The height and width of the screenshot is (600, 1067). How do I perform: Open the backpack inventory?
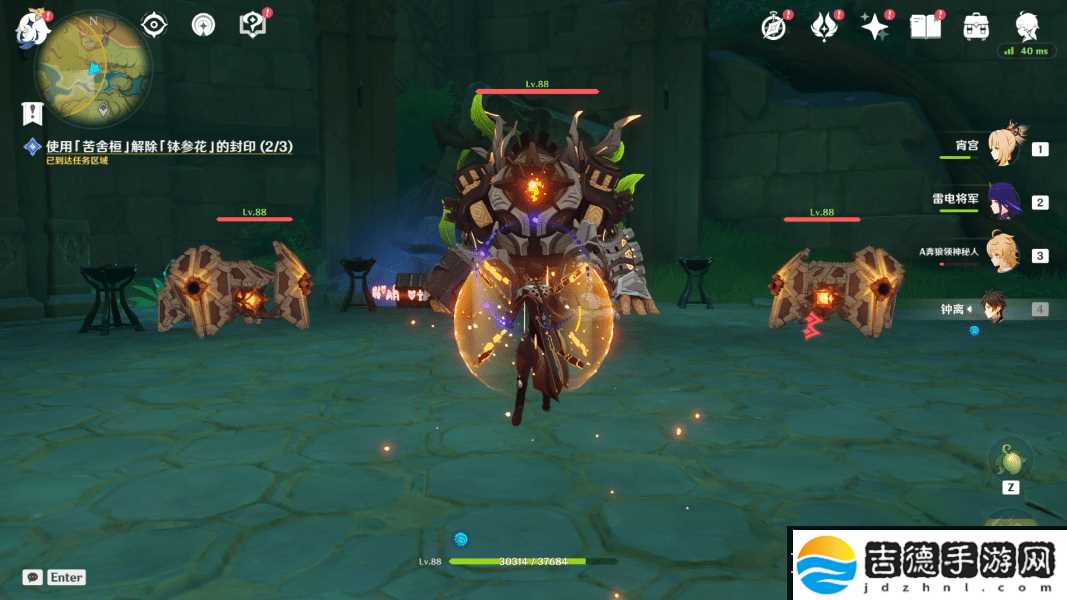point(976,27)
